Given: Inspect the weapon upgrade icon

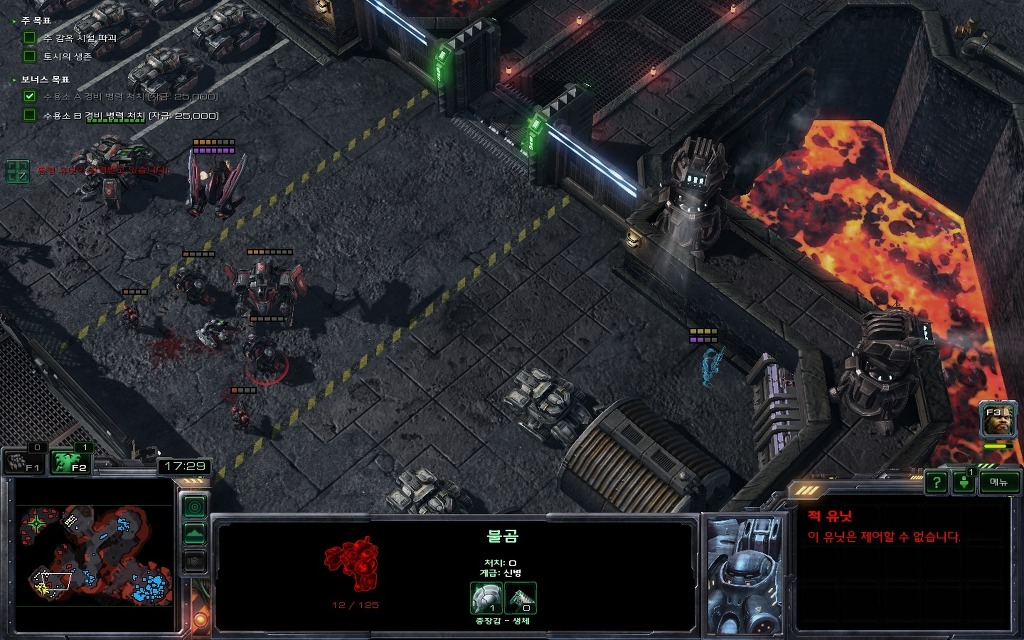Looking at the screenshot, I should (521, 597).
